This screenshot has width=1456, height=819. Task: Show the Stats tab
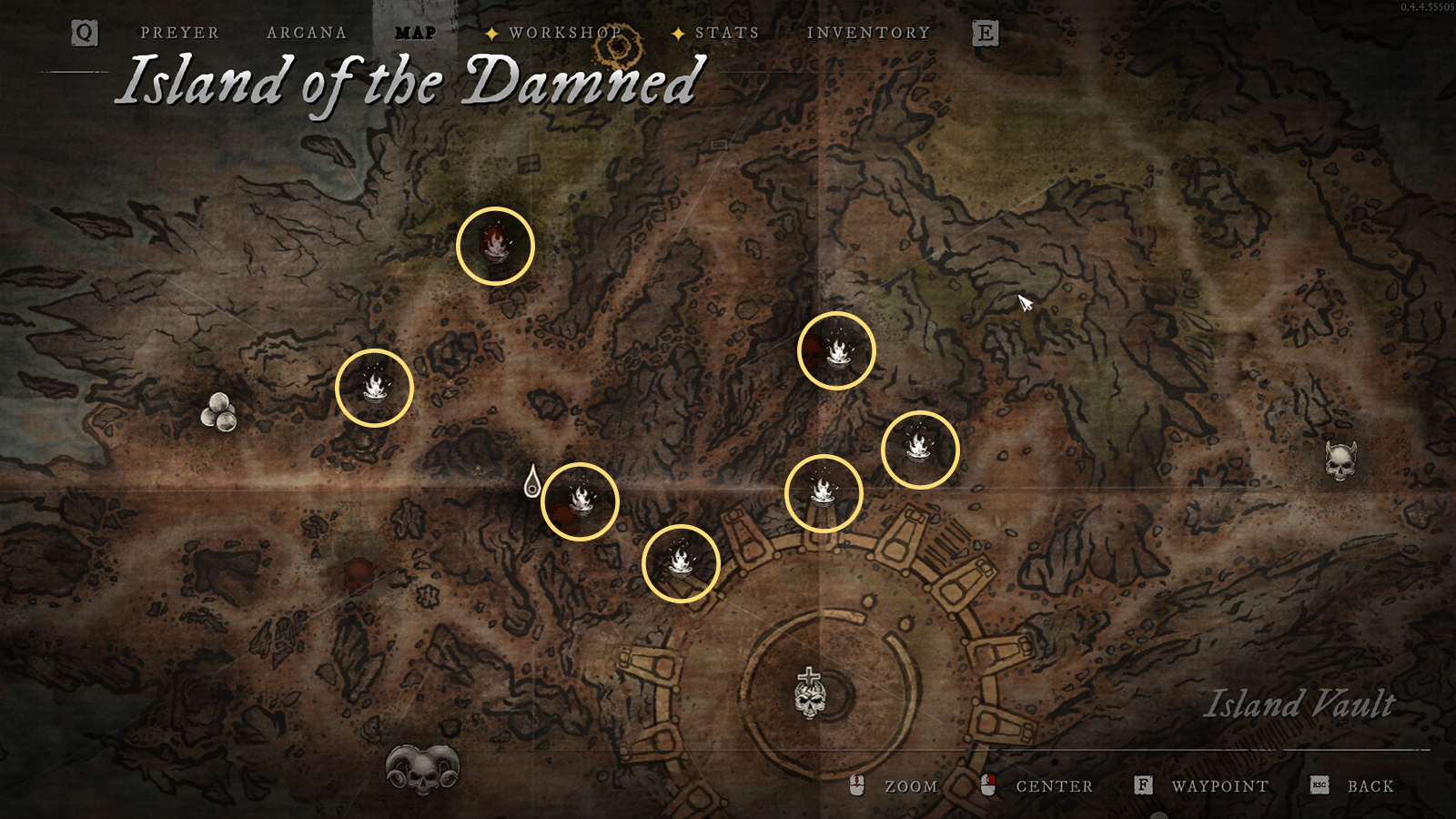pyautogui.click(x=726, y=33)
